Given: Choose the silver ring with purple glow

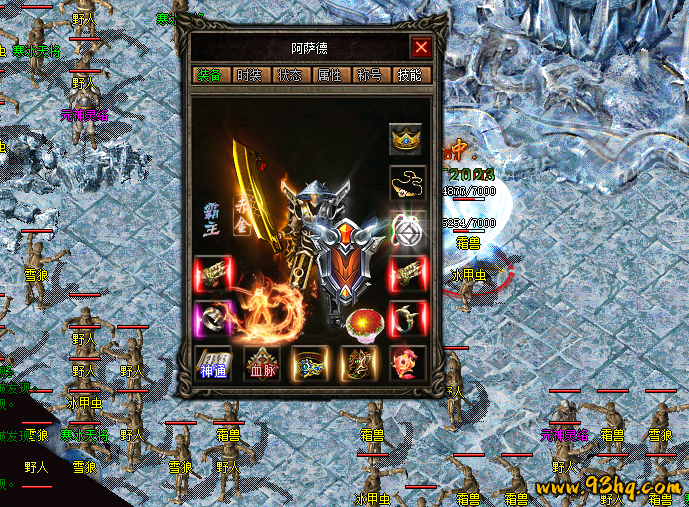Looking at the screenshot, I should 212,317.
